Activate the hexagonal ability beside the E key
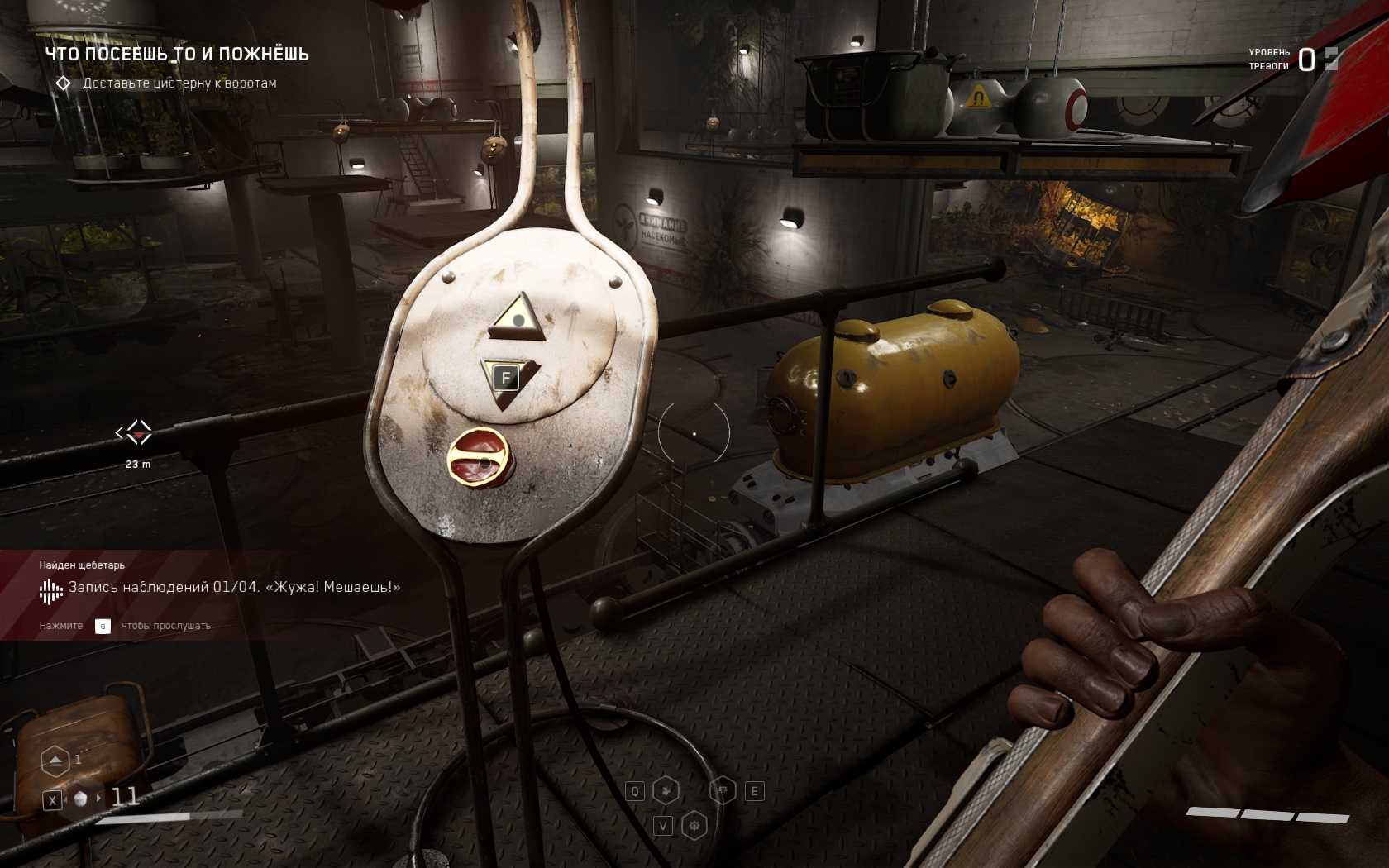This screenshot has height=868, width=1389. 723,791
